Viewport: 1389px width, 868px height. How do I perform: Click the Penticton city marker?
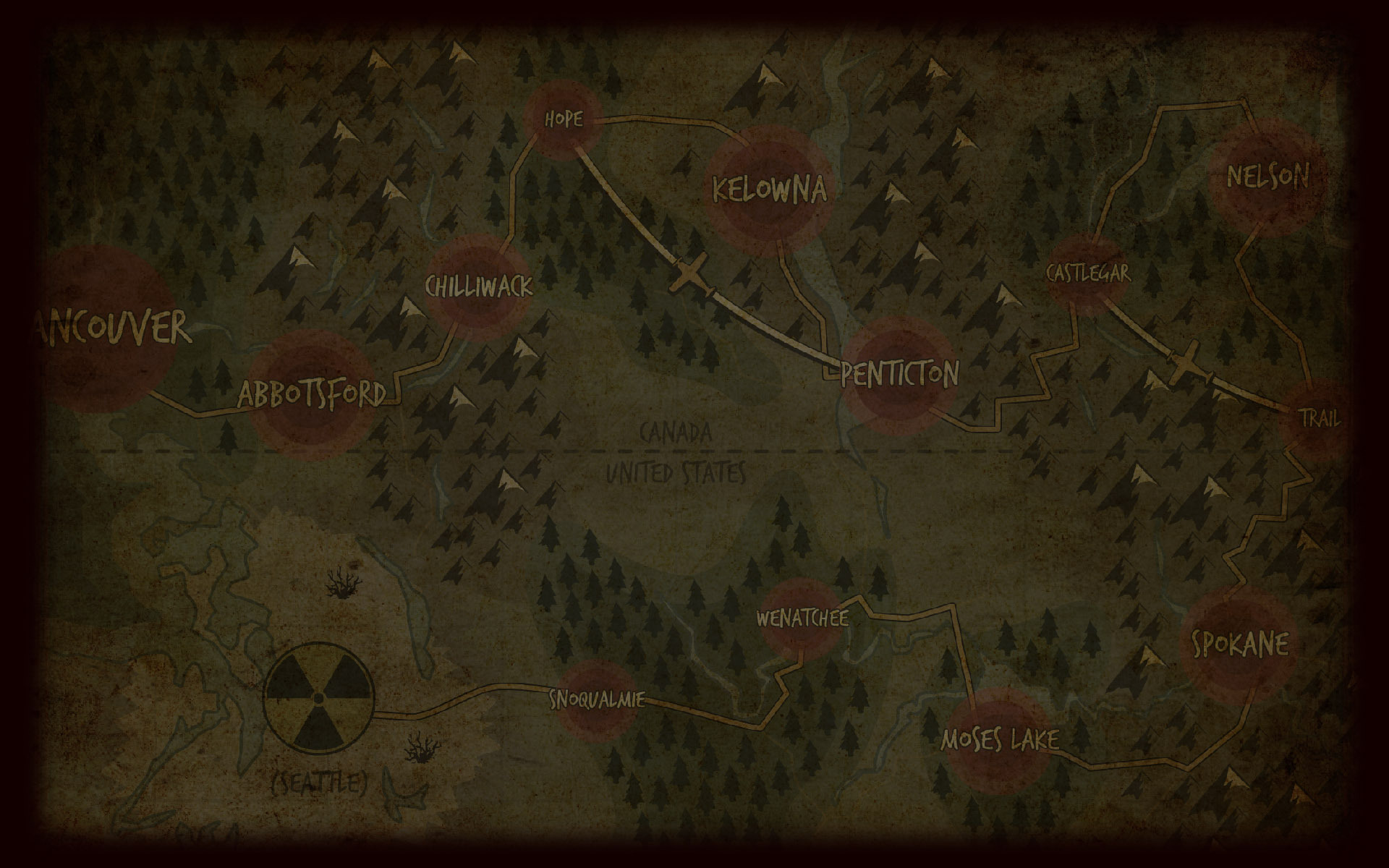(x=899, y=374)
